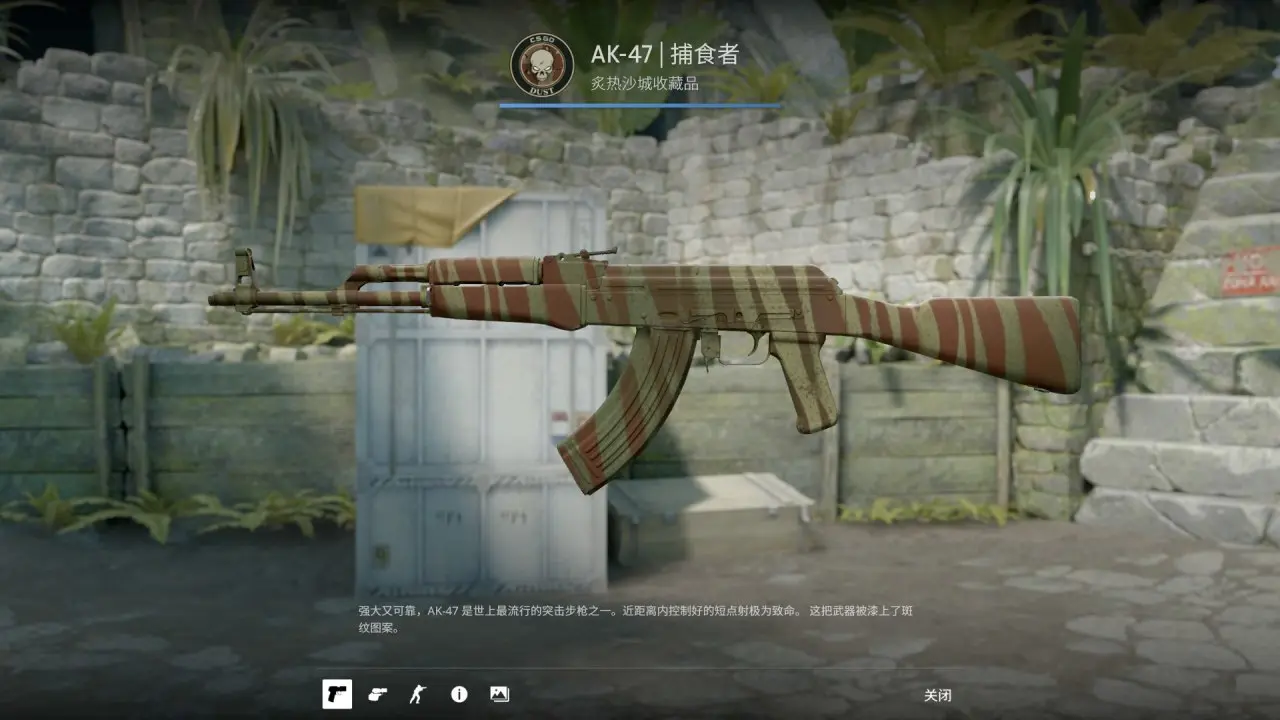The image size is (1280, 720).
Task: Select the weapon-only inspect view icon
Action: coord(337,694)
